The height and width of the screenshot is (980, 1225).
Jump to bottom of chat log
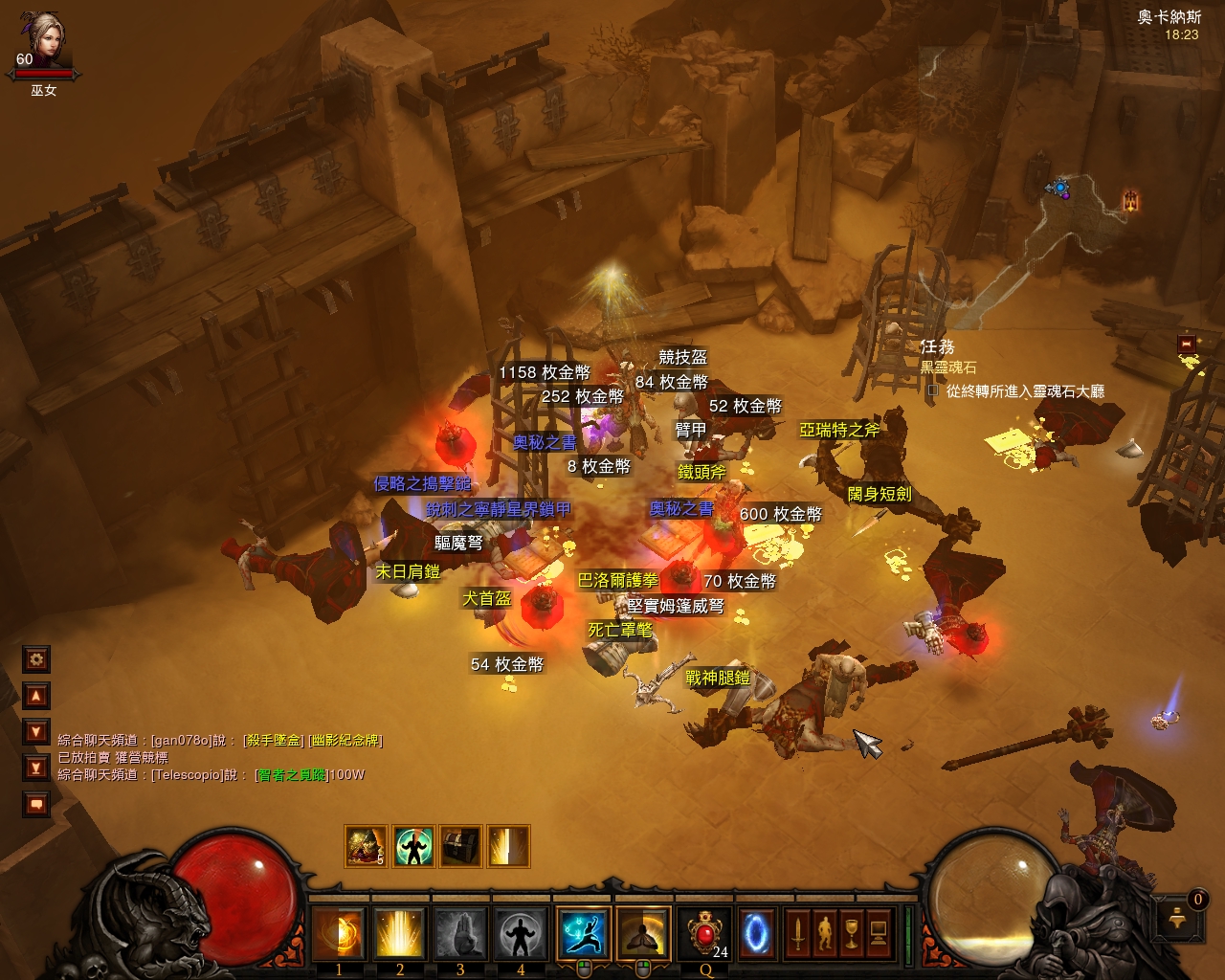click(x=36, y=768)
